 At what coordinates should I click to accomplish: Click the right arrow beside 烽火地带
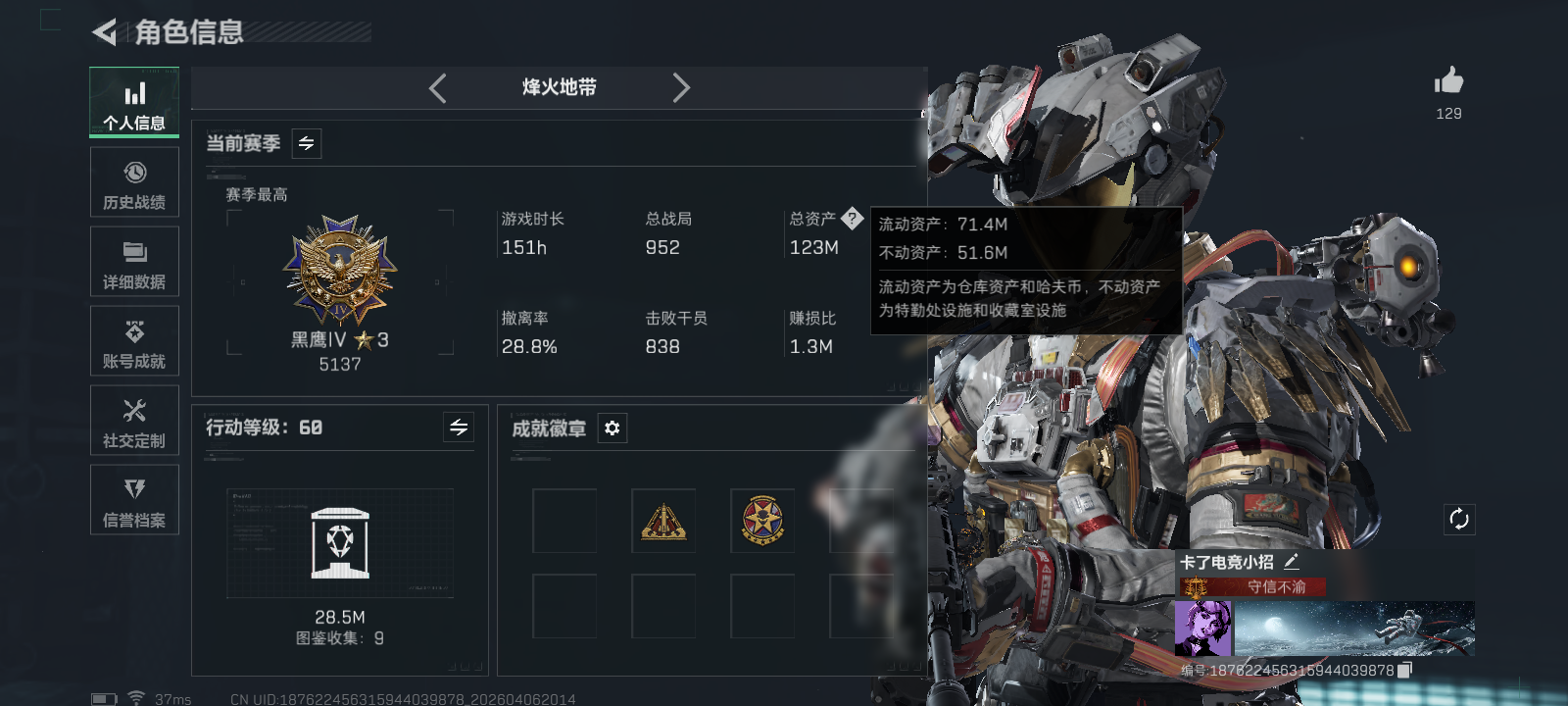[x=682, y=88]
